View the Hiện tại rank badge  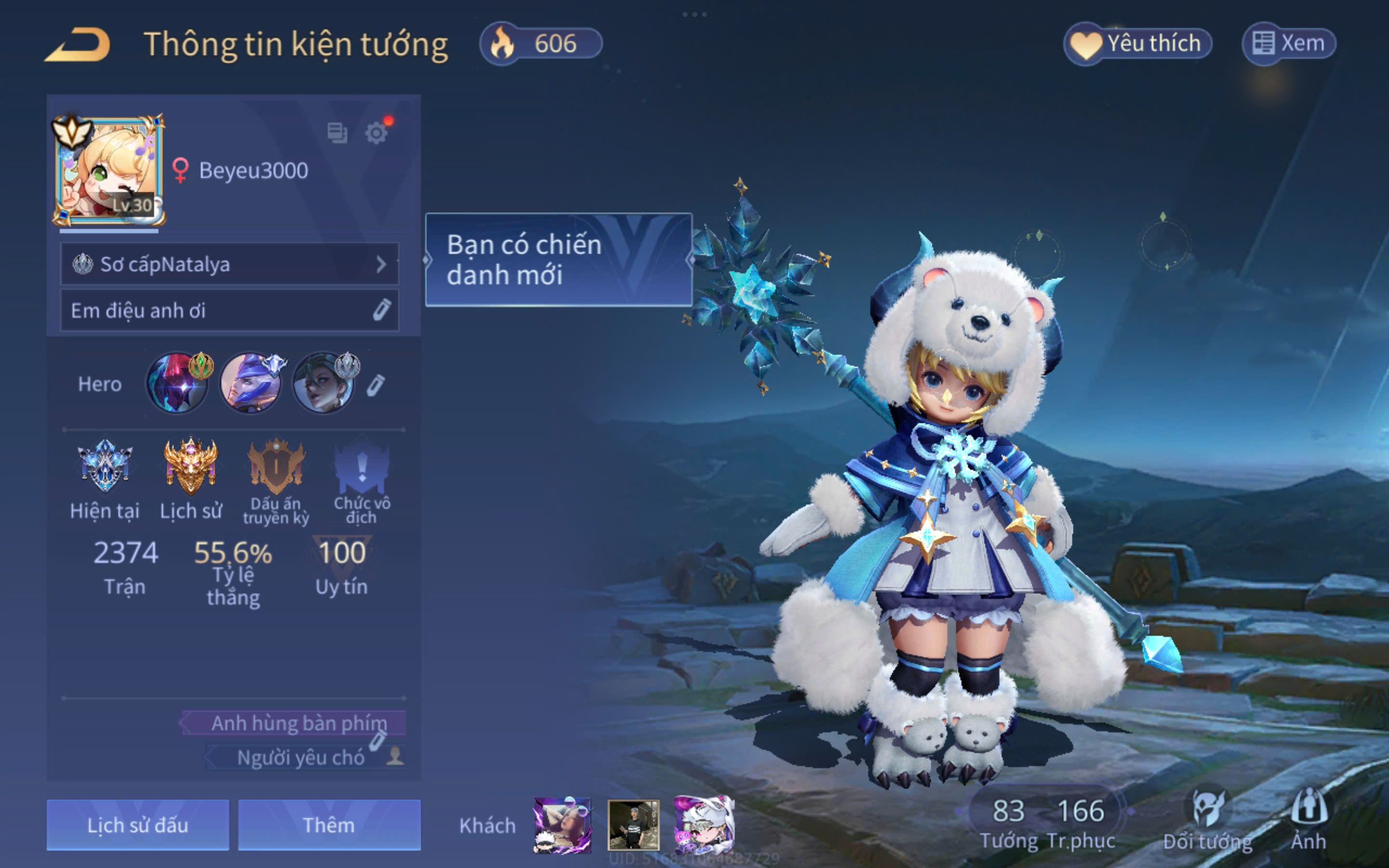pos(105,465)
